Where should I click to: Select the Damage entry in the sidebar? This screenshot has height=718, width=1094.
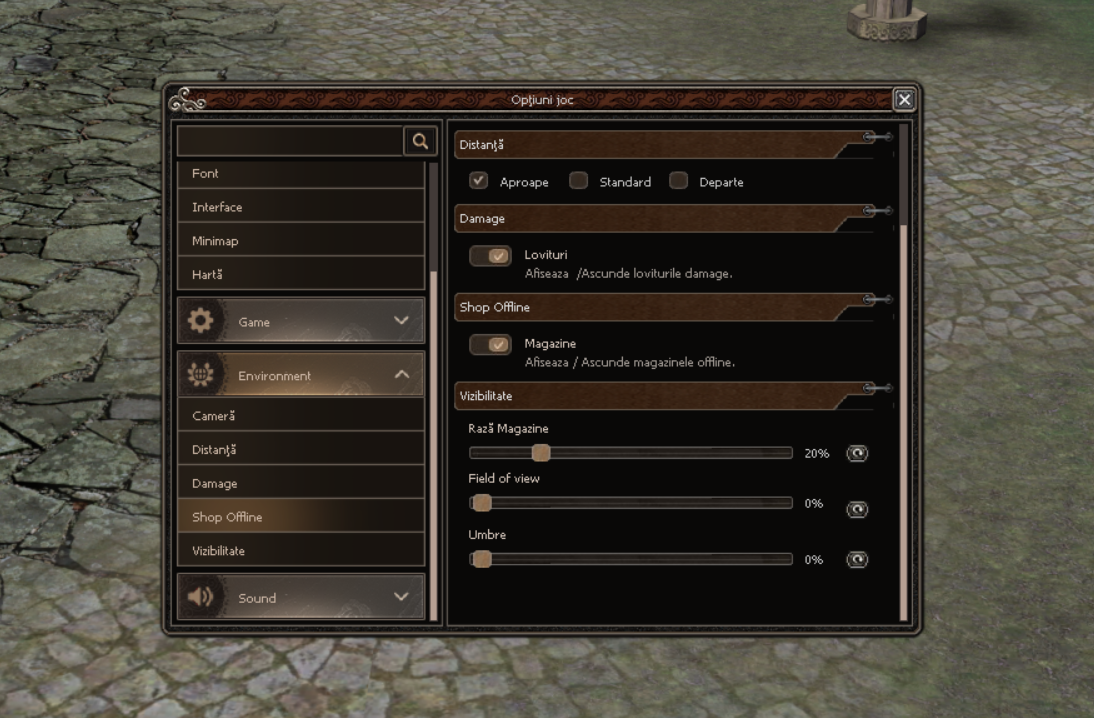(300, 484)
